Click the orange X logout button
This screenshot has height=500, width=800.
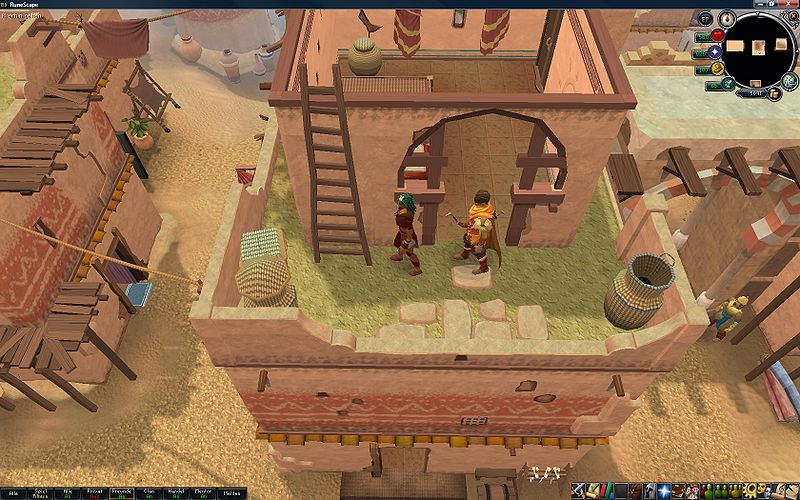[x=792, y=15]
